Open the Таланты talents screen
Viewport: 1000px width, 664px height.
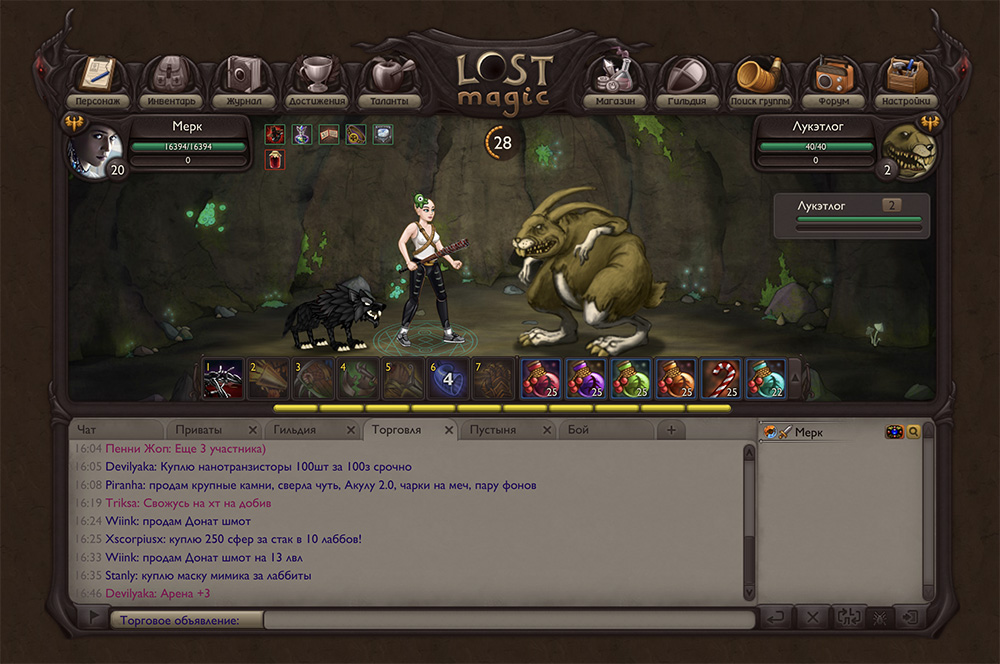click(x=388, y=80)
